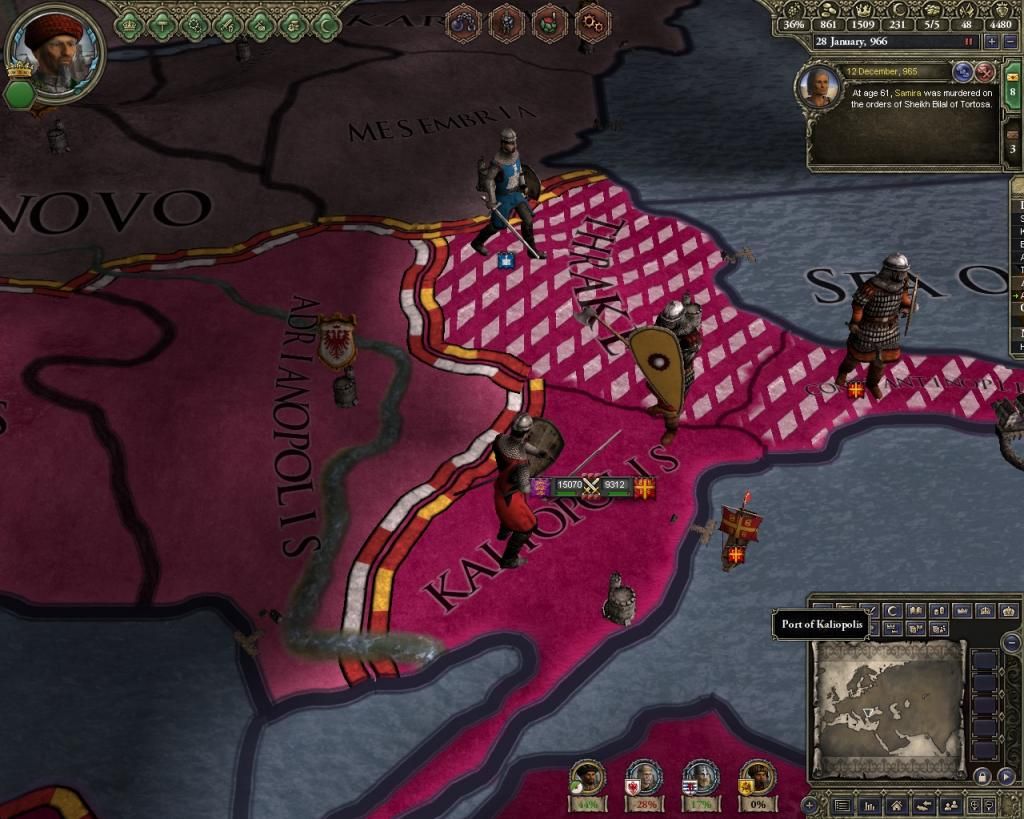This screenshot has width=1024, height=819.
Task: Select the crescent religion map mode button
Action: tap(891, 611)
